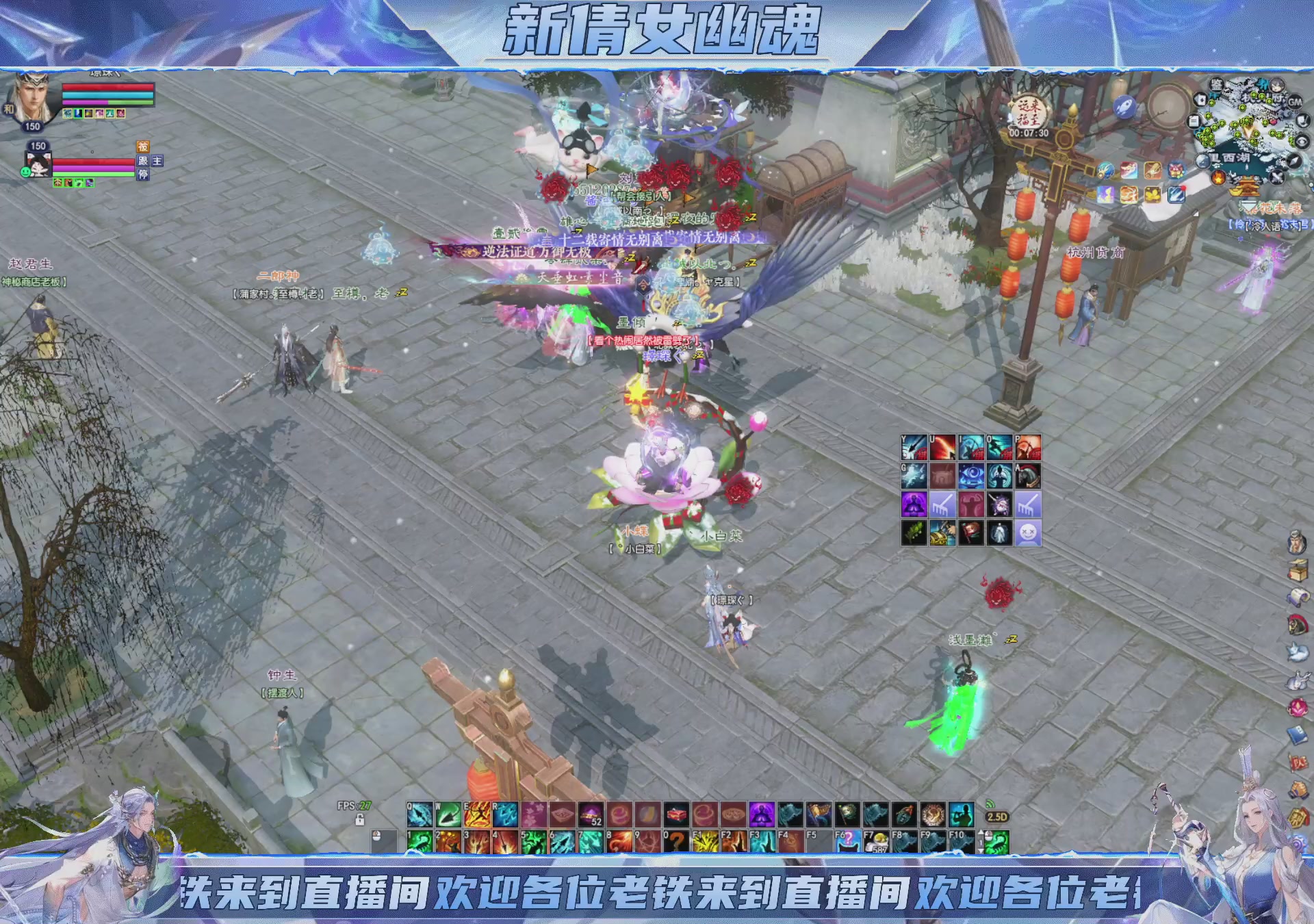1314x924 pixels.
Task: Toggle the 2.5D view button above the hotbar
Action: point(996,817)
